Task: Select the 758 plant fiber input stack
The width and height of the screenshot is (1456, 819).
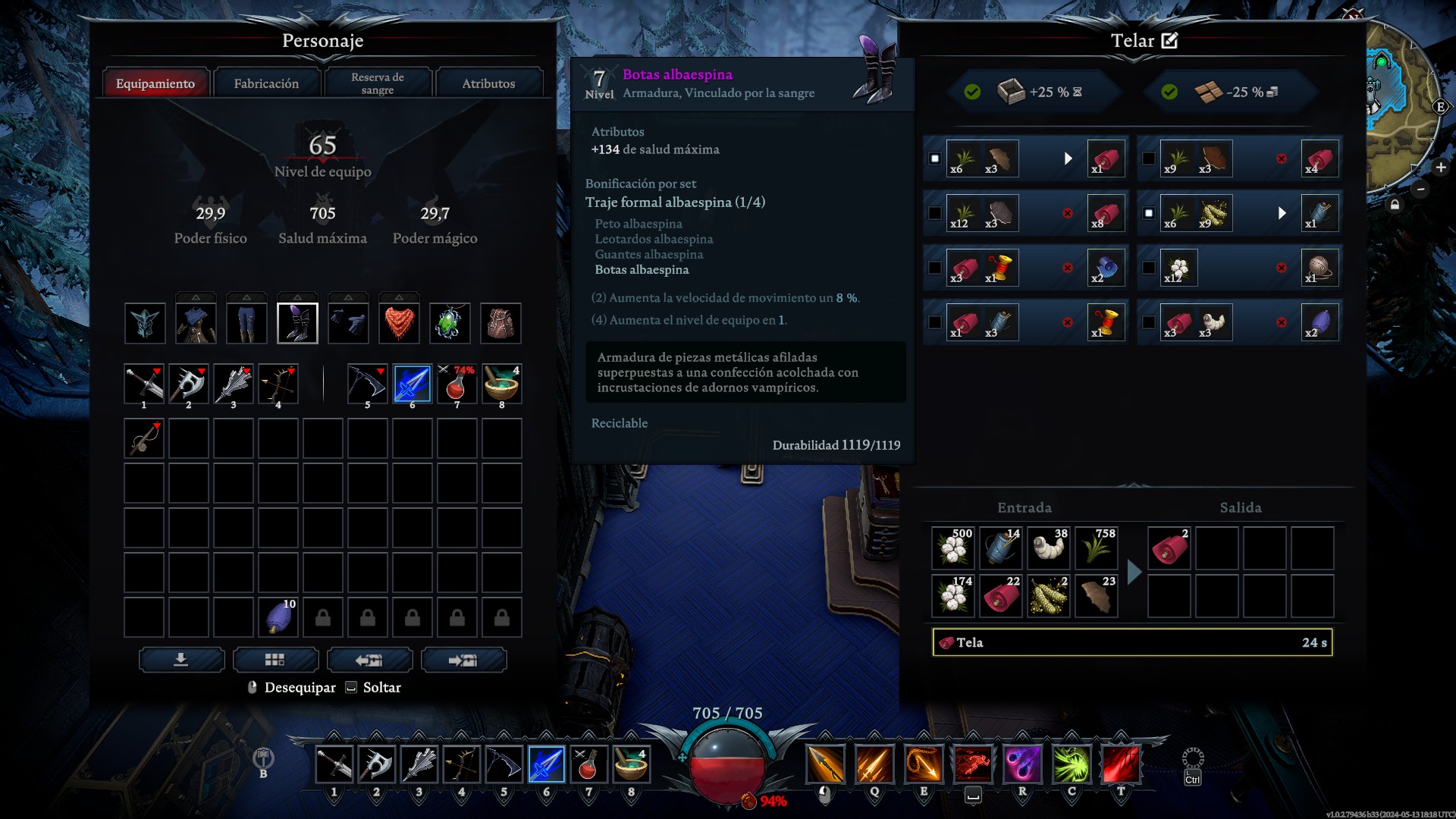Action: [x=1096, y=548]
